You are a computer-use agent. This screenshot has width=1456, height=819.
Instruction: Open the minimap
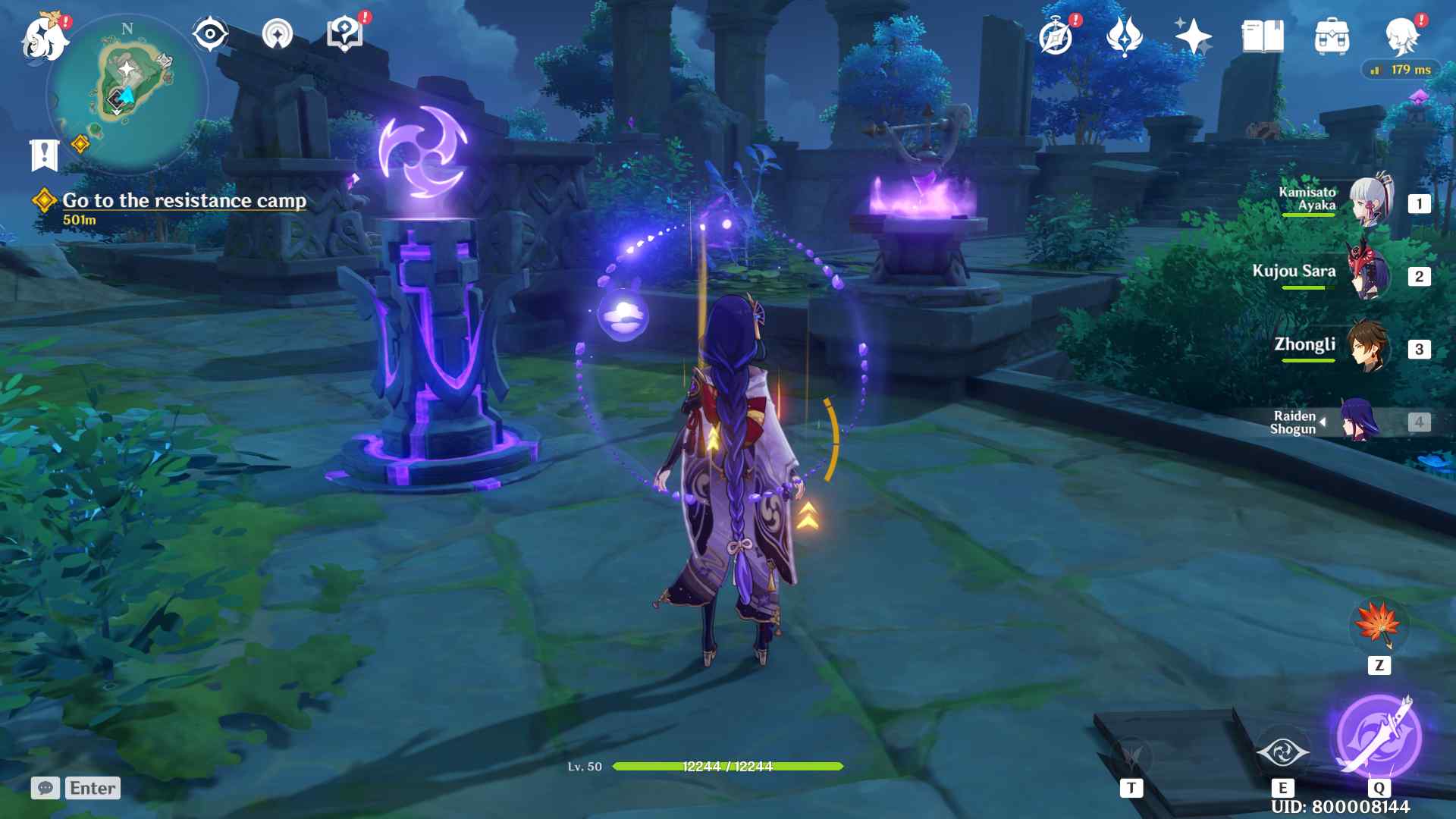127,93
